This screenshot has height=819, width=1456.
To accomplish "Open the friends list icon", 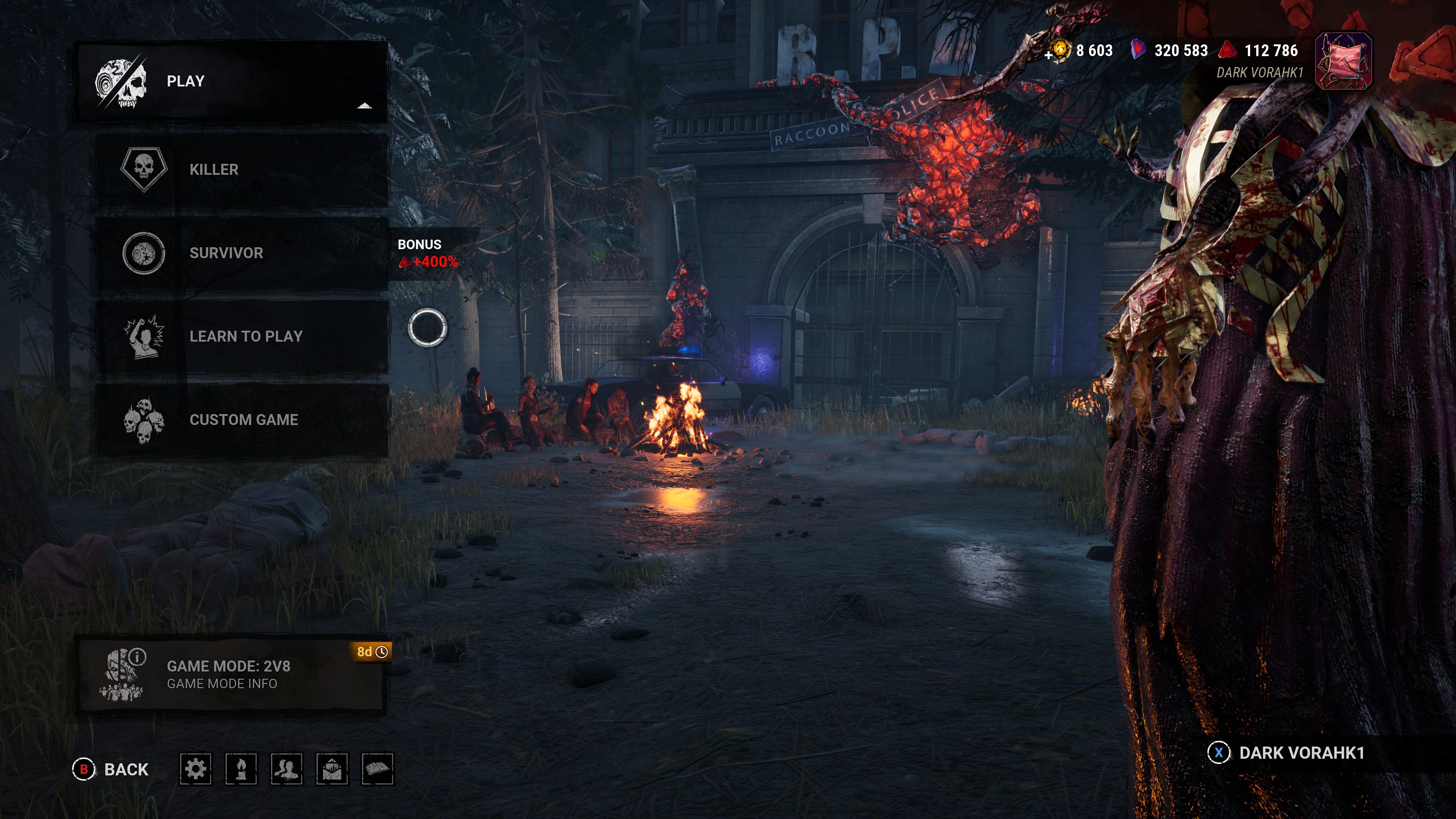I will (287, 769).
